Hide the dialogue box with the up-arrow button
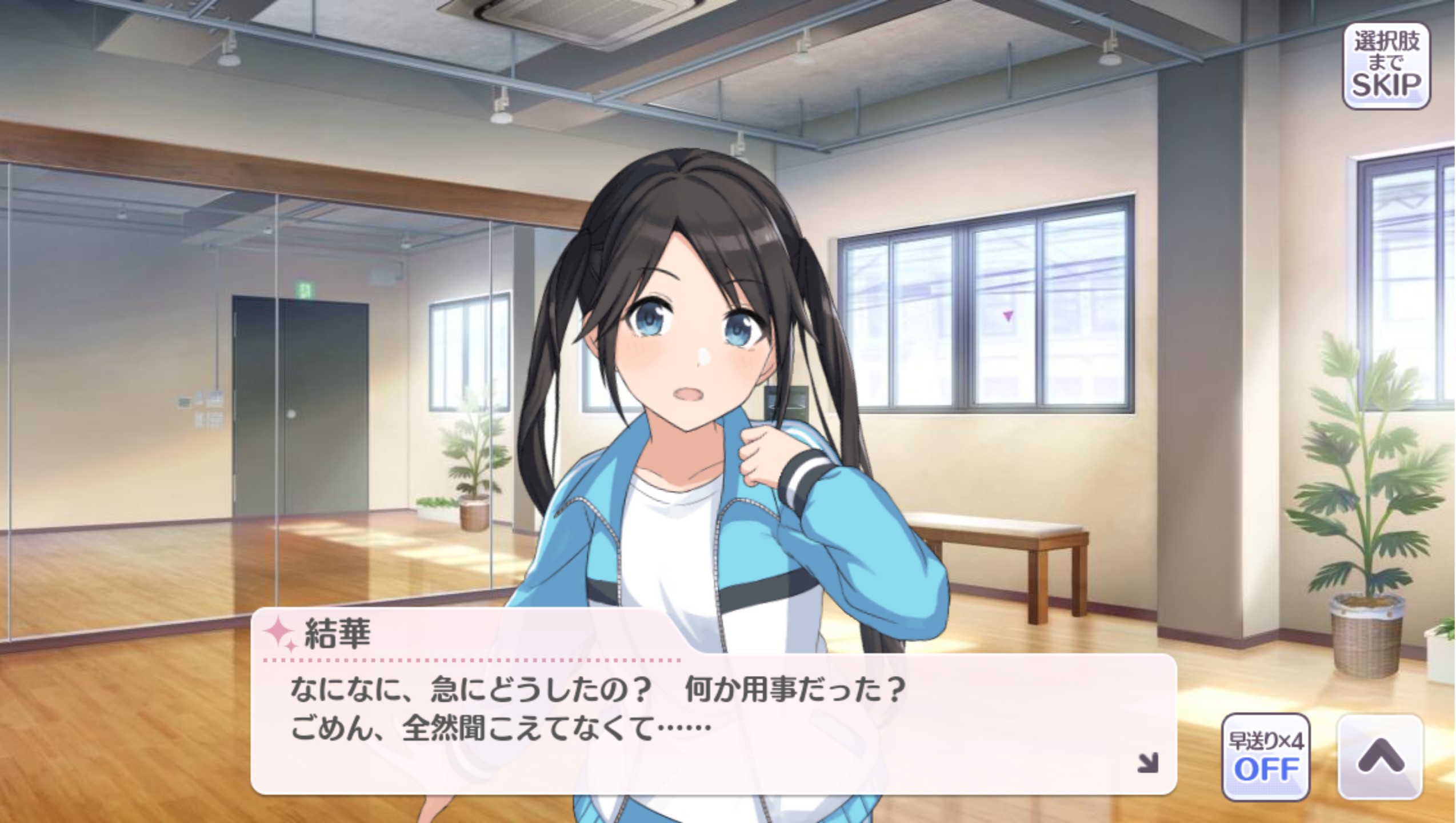Viewport: 1456px width, 823px height. 1380,757
